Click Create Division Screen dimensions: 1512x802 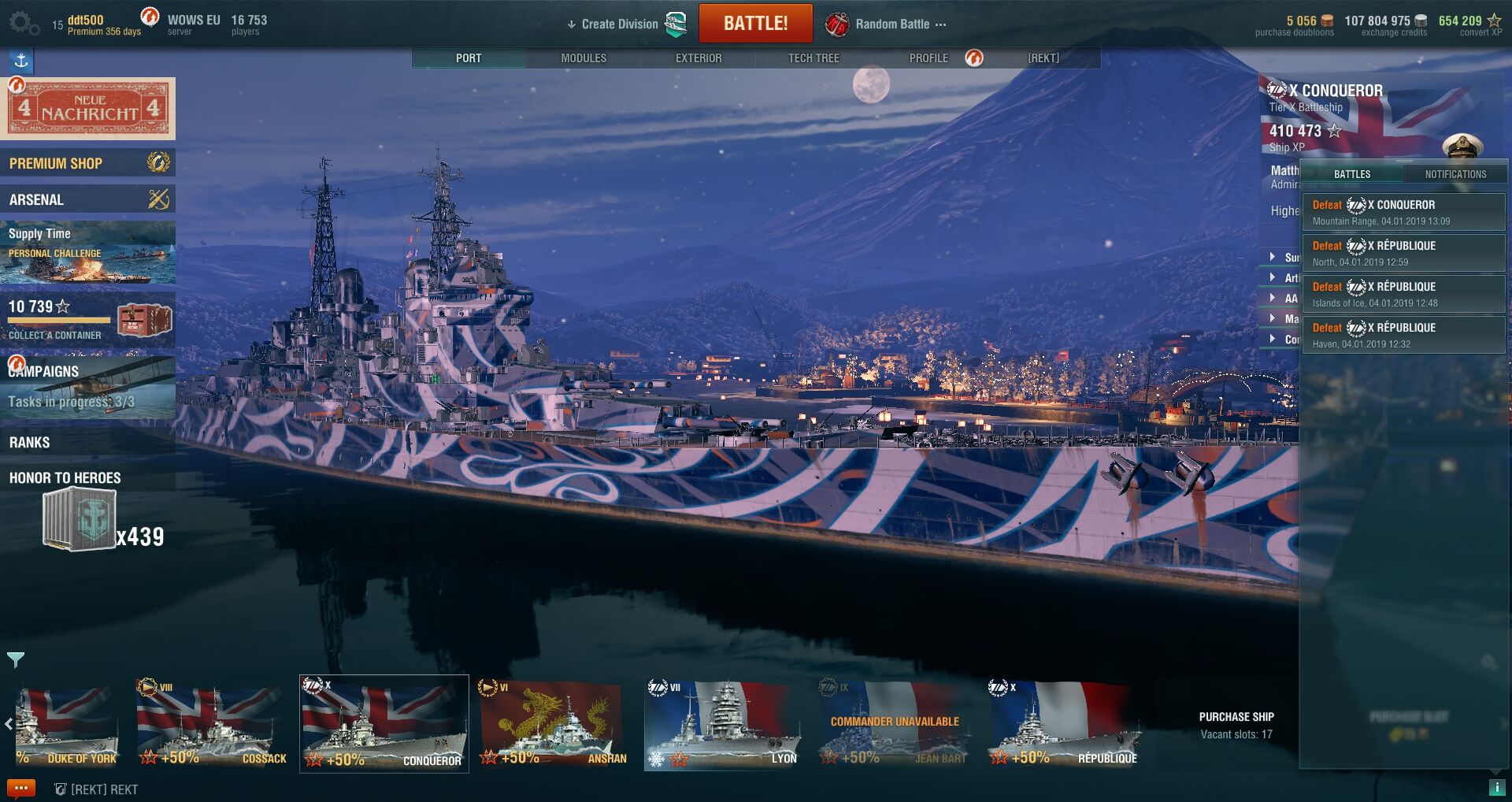tap(619, 24)
